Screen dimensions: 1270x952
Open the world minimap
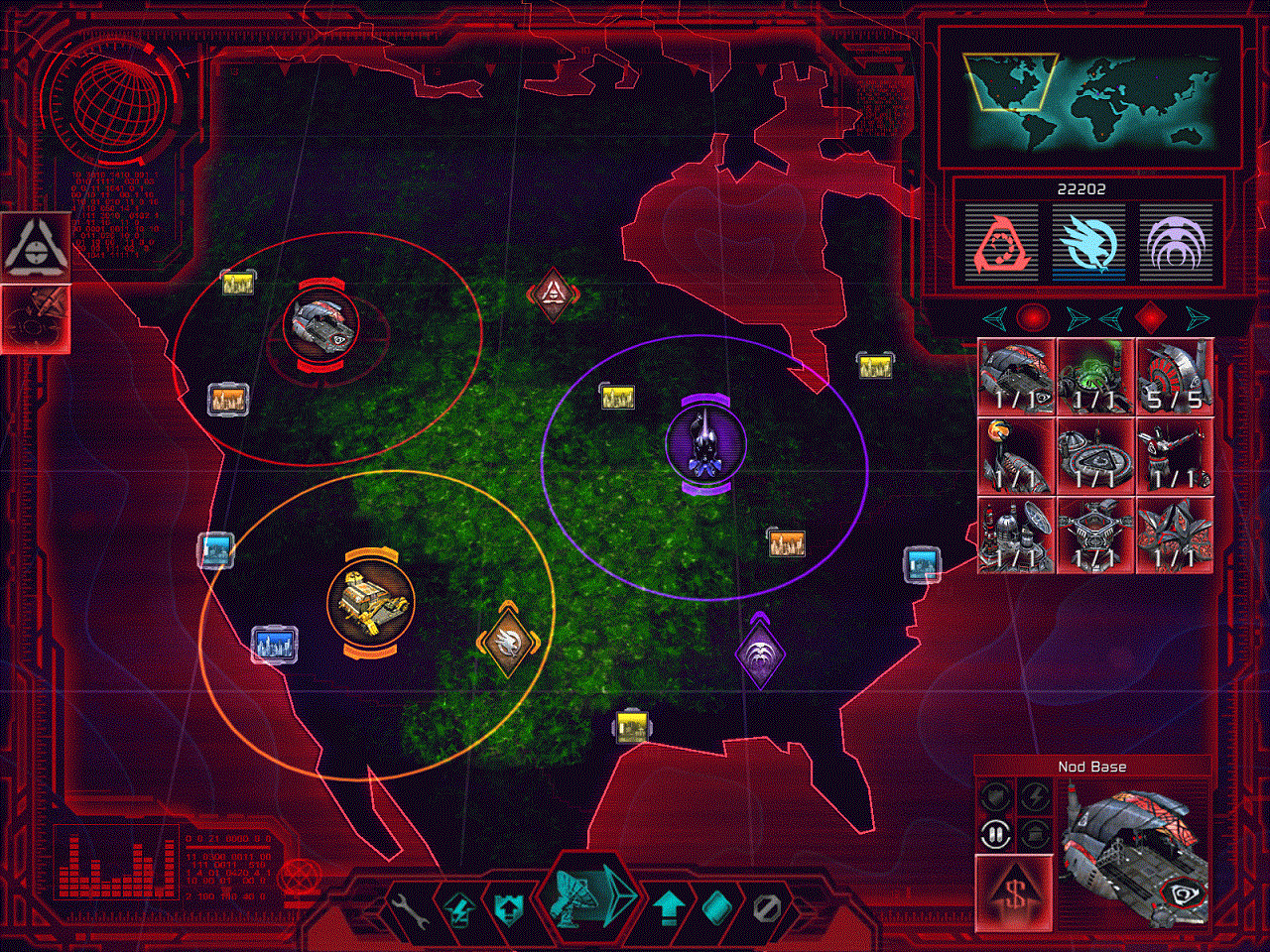[x=1089, y=96]
